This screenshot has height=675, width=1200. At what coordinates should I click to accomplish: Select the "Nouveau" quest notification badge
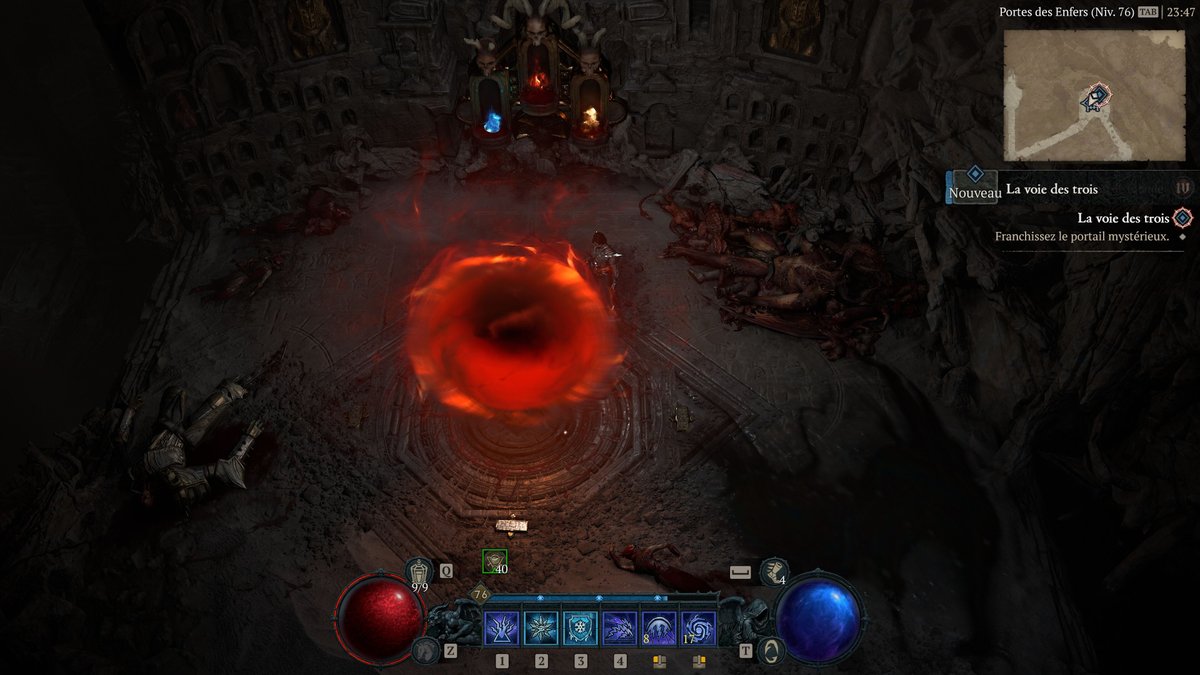pos(974,186)
